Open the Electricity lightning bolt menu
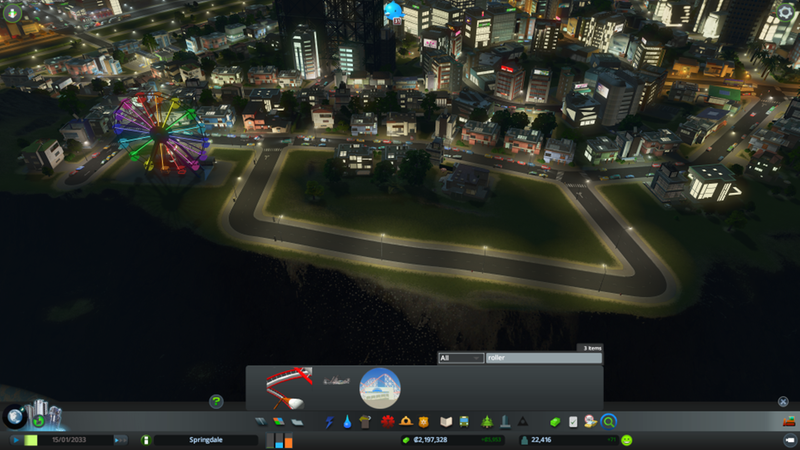This screenshot has height=450, width=800. [x=330, y=422]
